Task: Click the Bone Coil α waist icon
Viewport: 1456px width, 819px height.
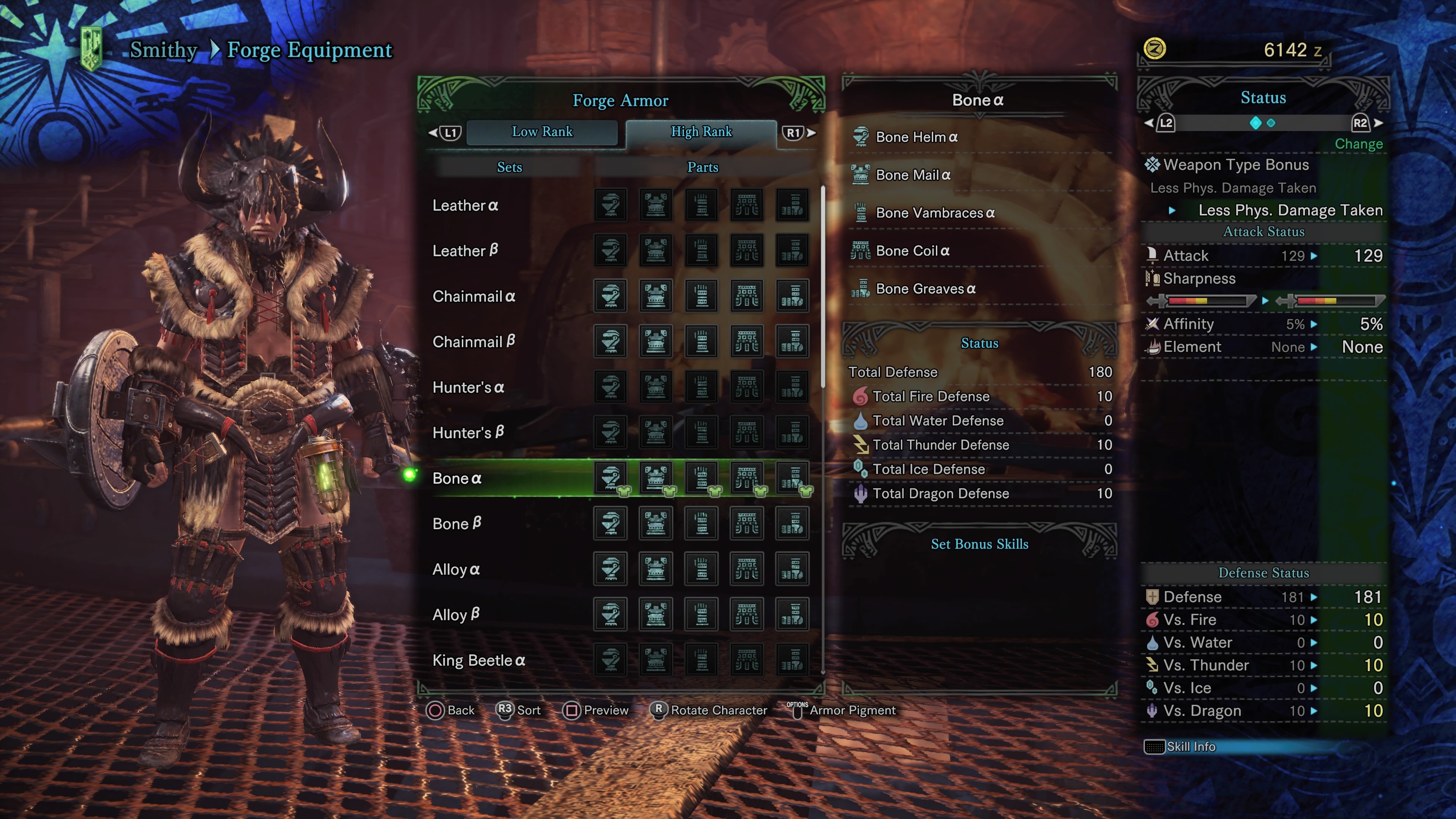Action: (861, 251)
